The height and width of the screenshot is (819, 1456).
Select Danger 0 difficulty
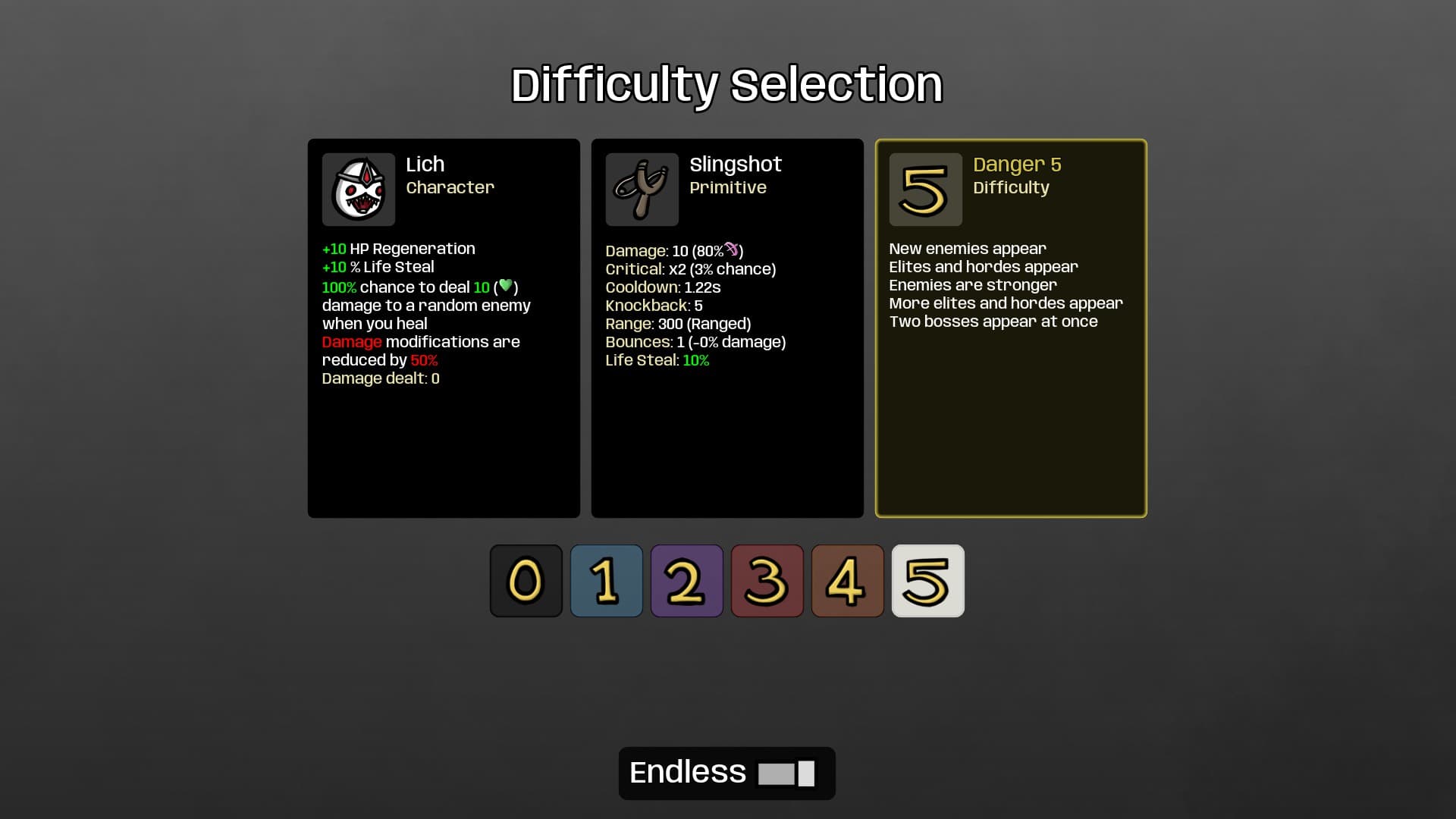coord(526,581)
